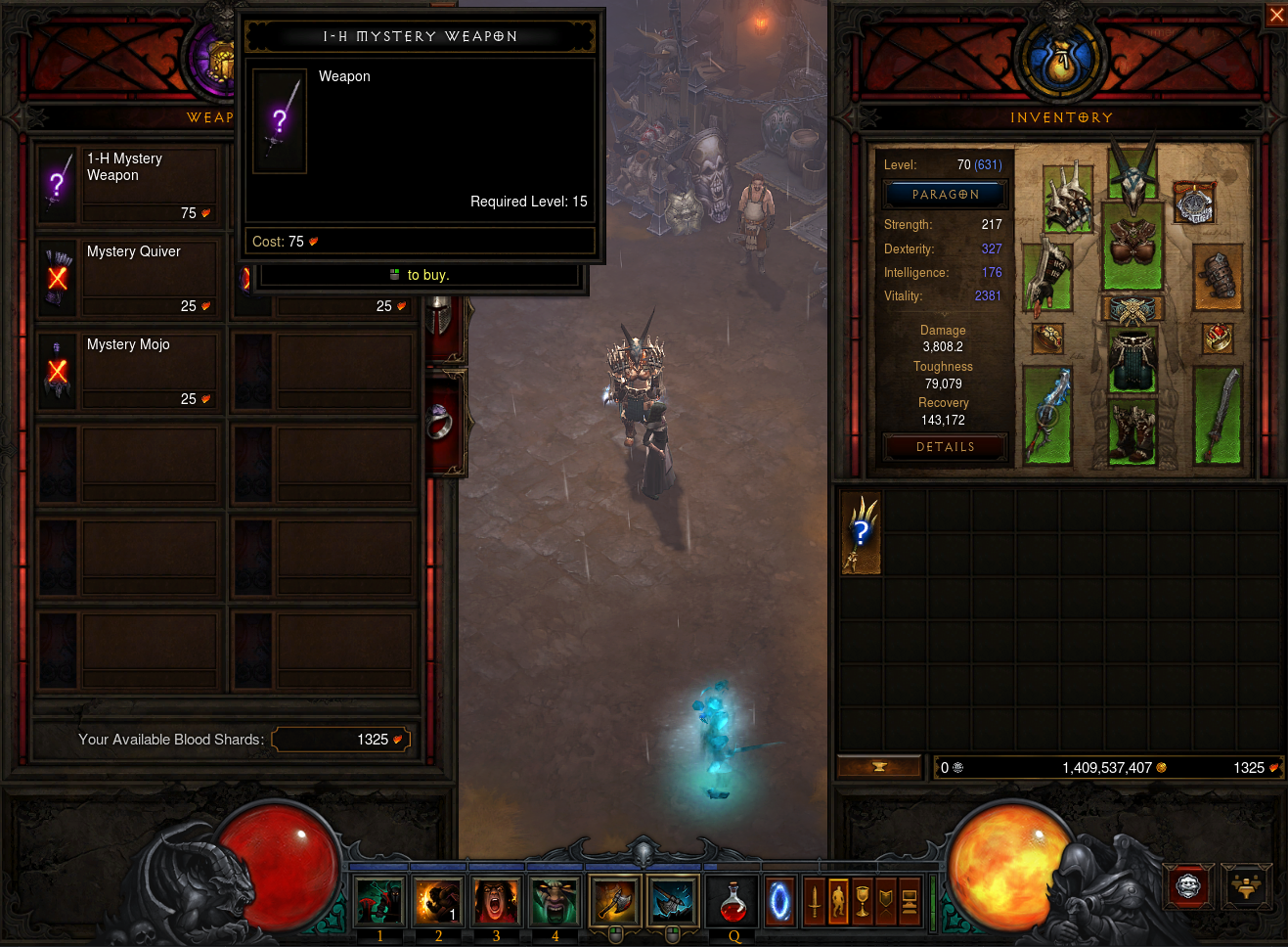The image size is (1288, 947).
Task: Activate the screaming face skill in slot 3
Action: click(496, 900)
